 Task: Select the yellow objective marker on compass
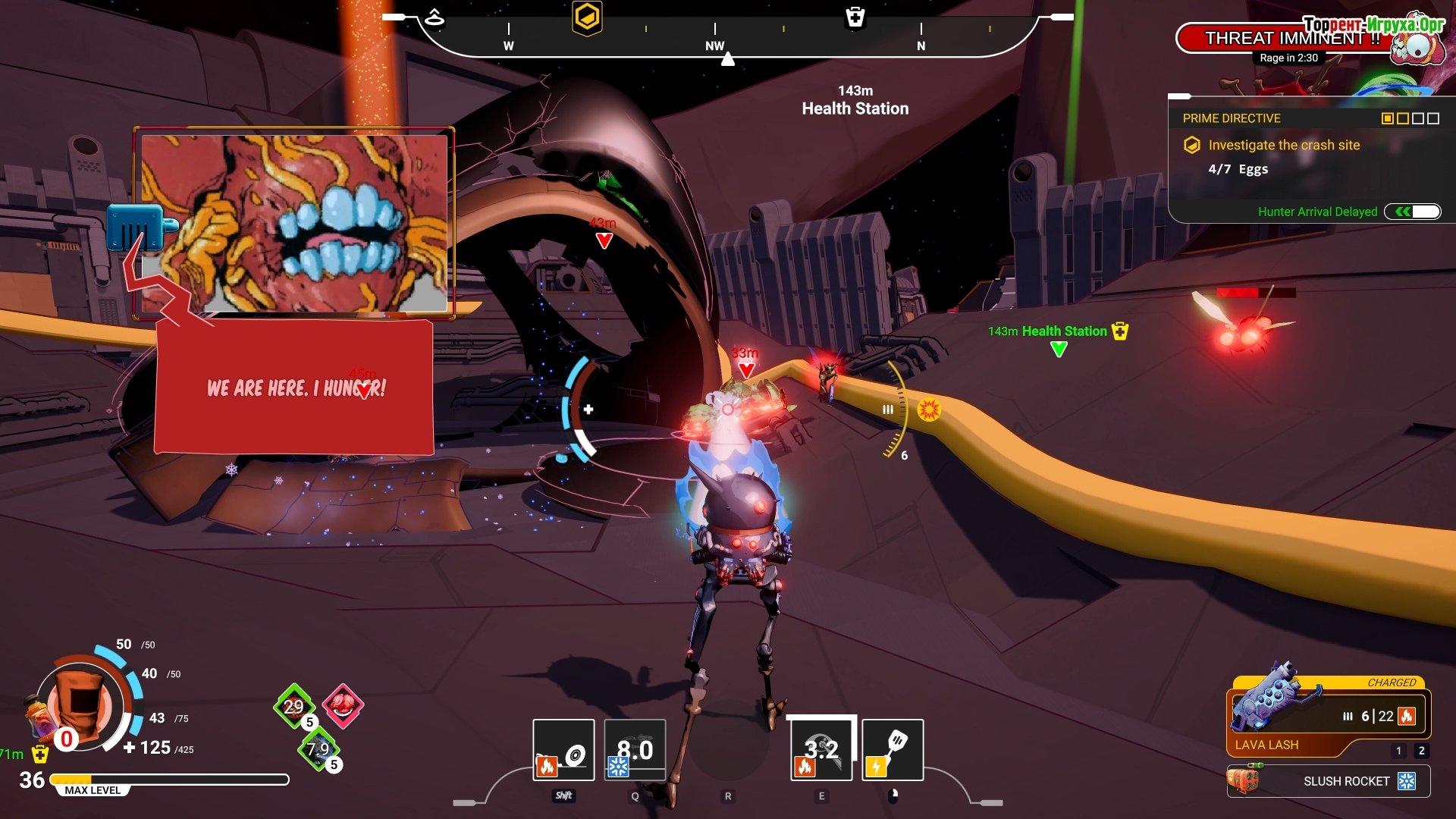[587, 17]
